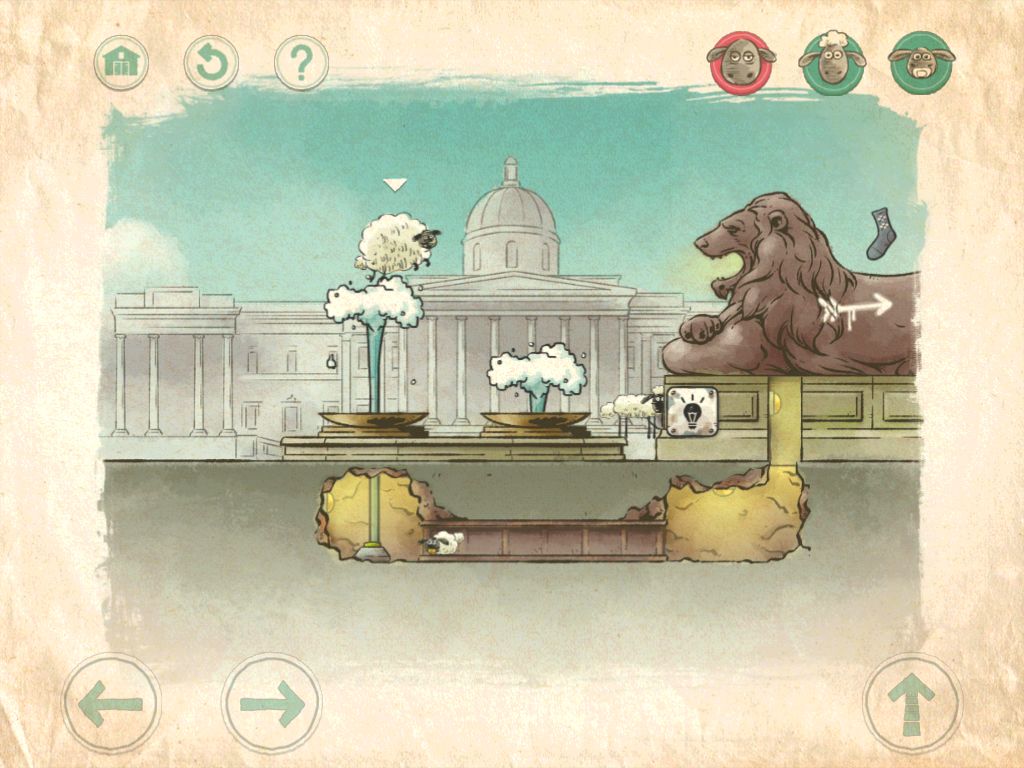Select the sheep portrait with red ring
The image size is (1024, 768).
pos(741,62)
